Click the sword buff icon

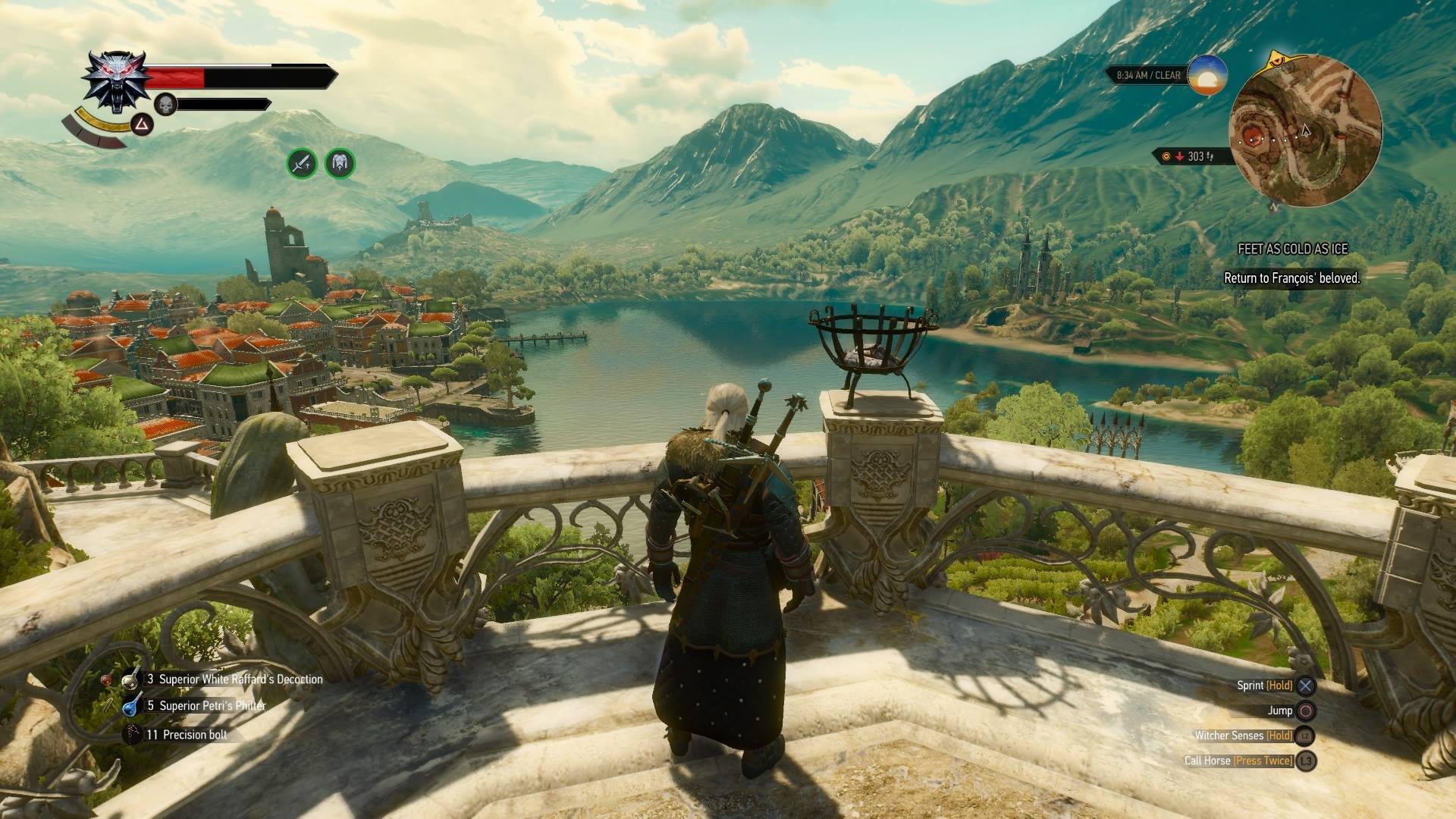[x=302, y=163]
